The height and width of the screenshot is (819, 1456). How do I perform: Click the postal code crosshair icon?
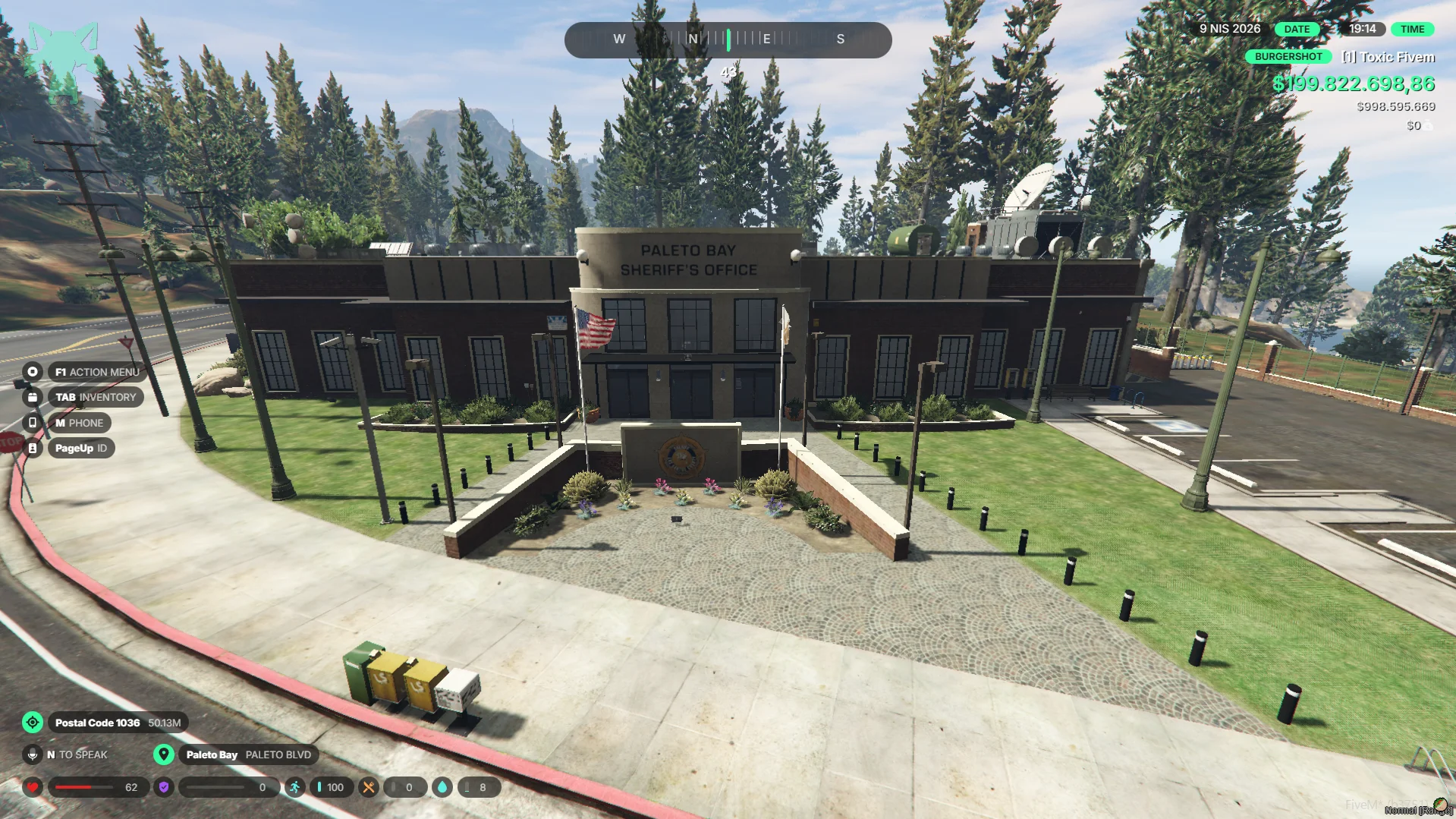pyautogui.click(x=33, y=723)
